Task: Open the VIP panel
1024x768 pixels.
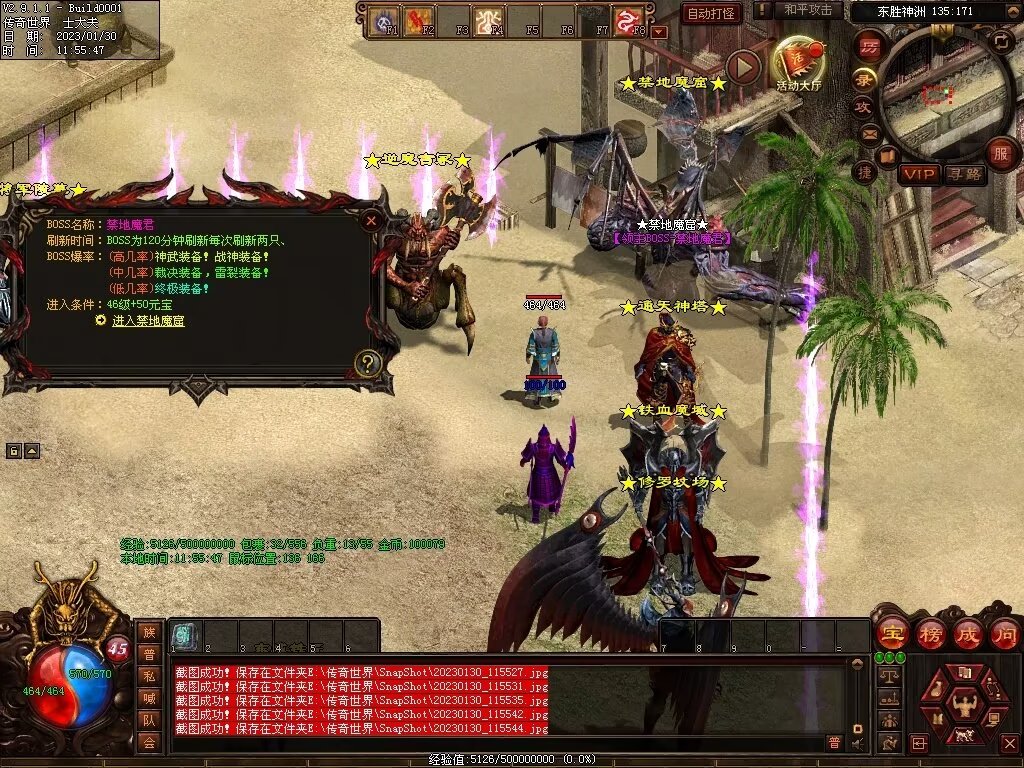Action: (x=918, y=174)
